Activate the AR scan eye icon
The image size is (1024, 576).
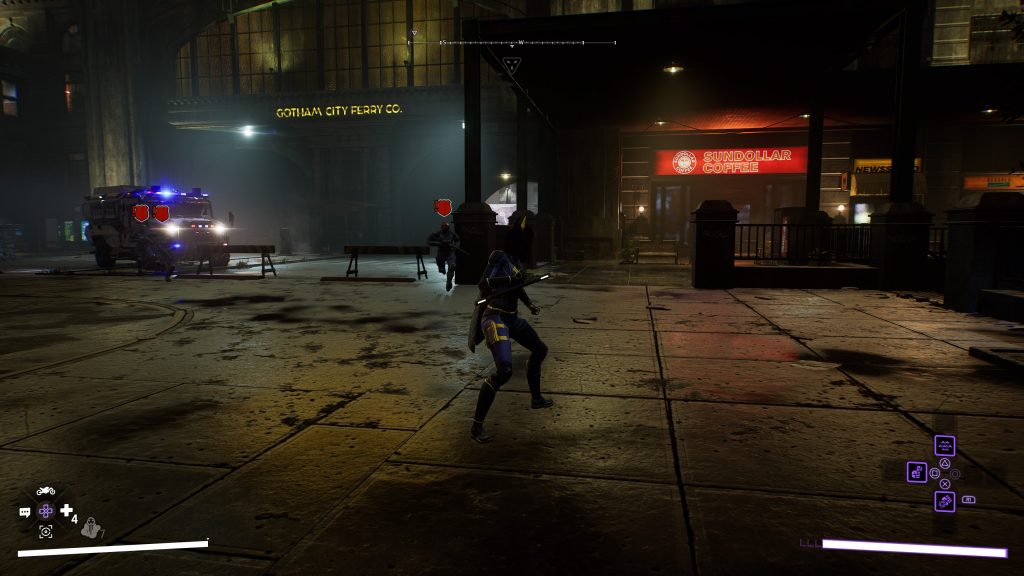point(45,531)
